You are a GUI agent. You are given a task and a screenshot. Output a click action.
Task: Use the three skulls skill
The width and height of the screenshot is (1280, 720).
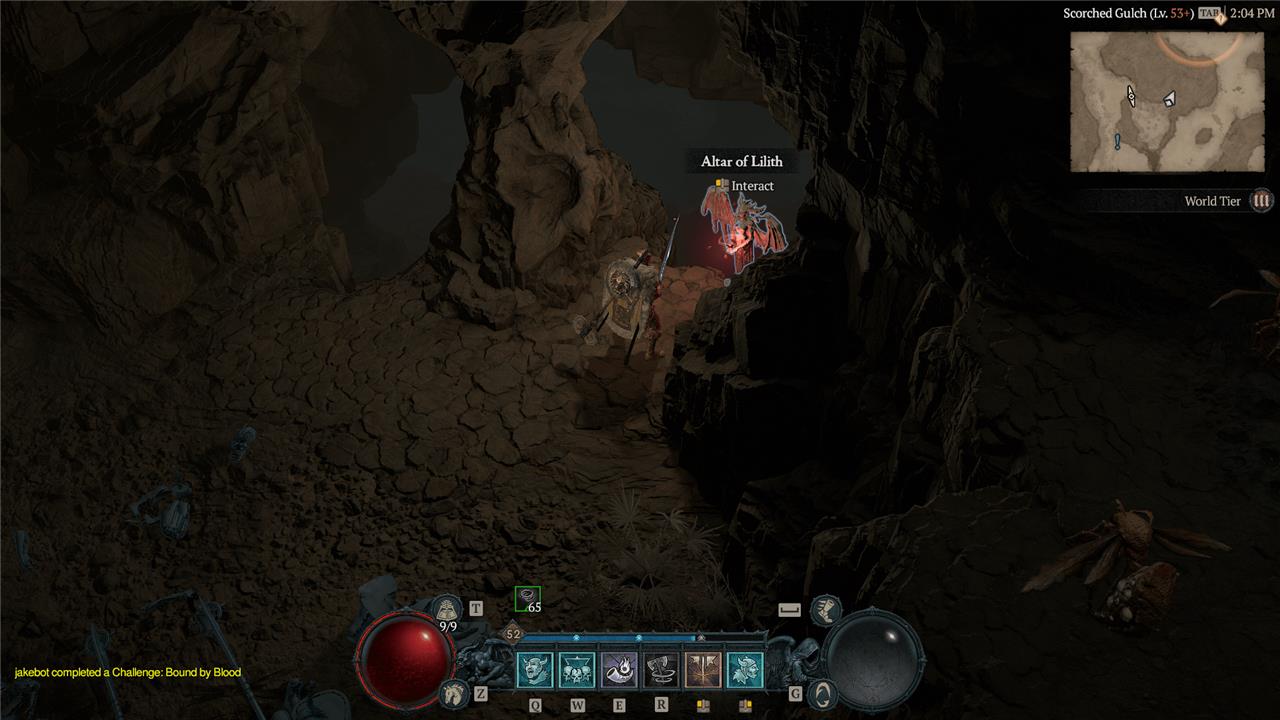[x=577, y=670]
